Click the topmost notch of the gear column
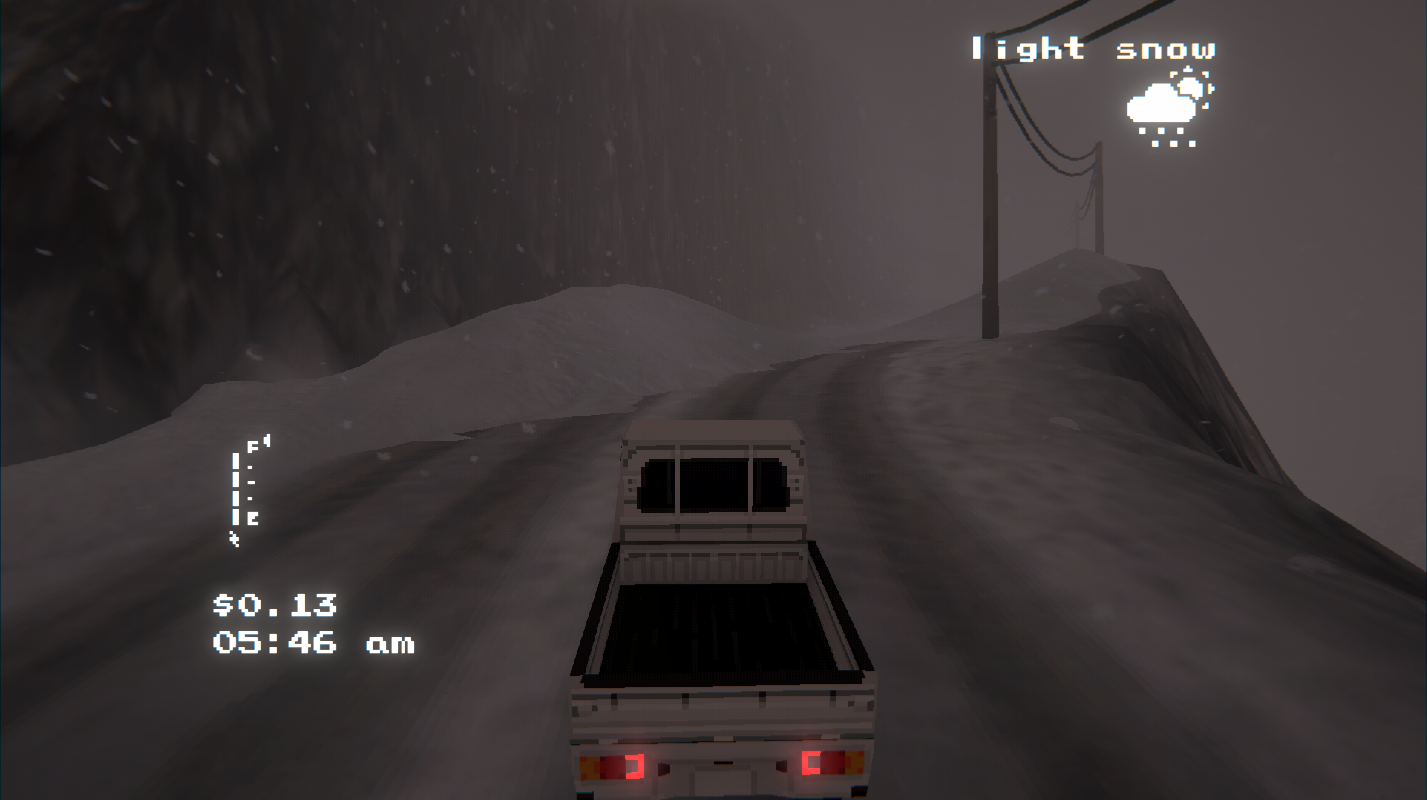The height and width of the screenshot is (800, 1427). tap(234, 458)
